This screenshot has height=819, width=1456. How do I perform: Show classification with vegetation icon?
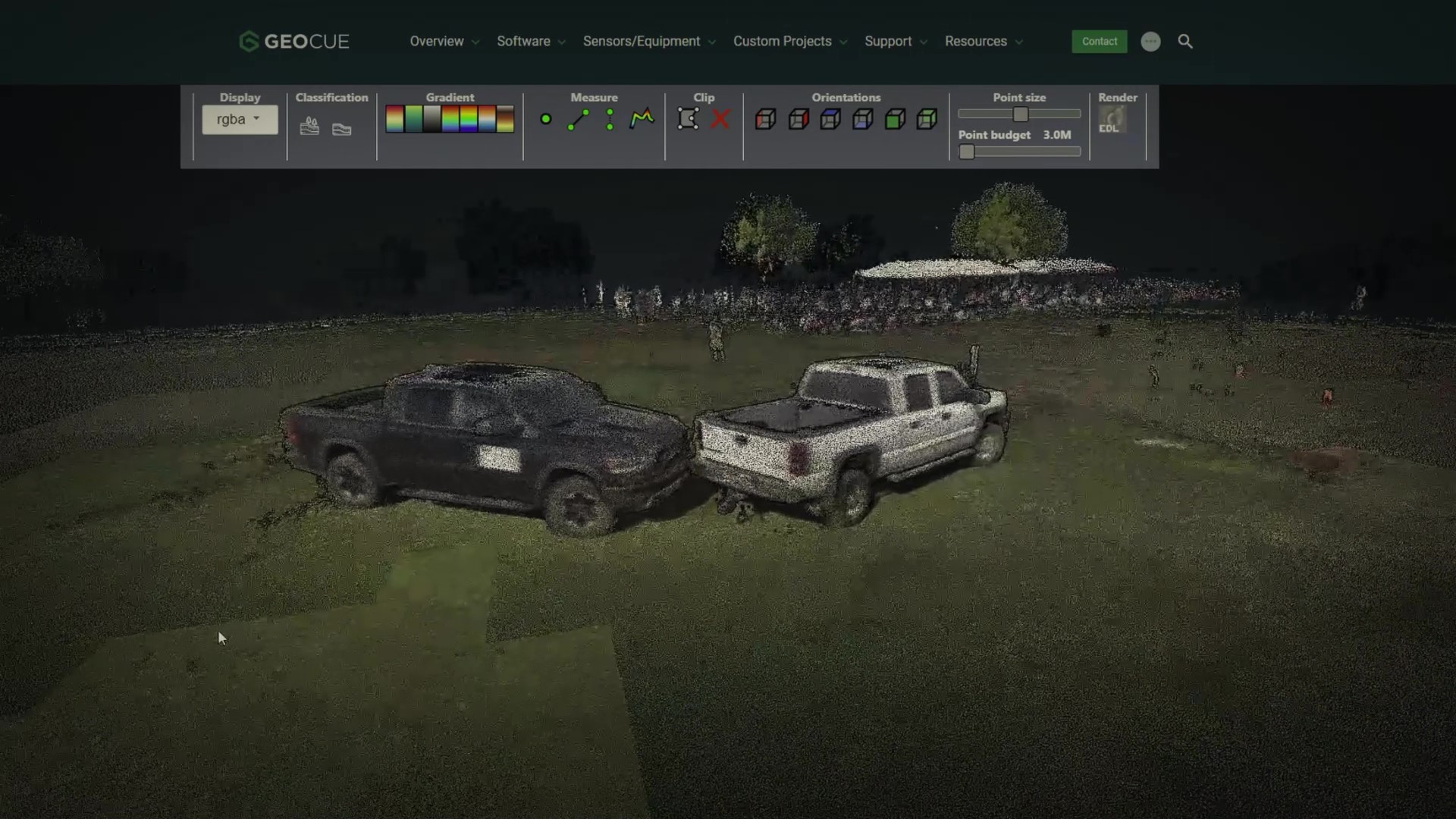[309, 127]
